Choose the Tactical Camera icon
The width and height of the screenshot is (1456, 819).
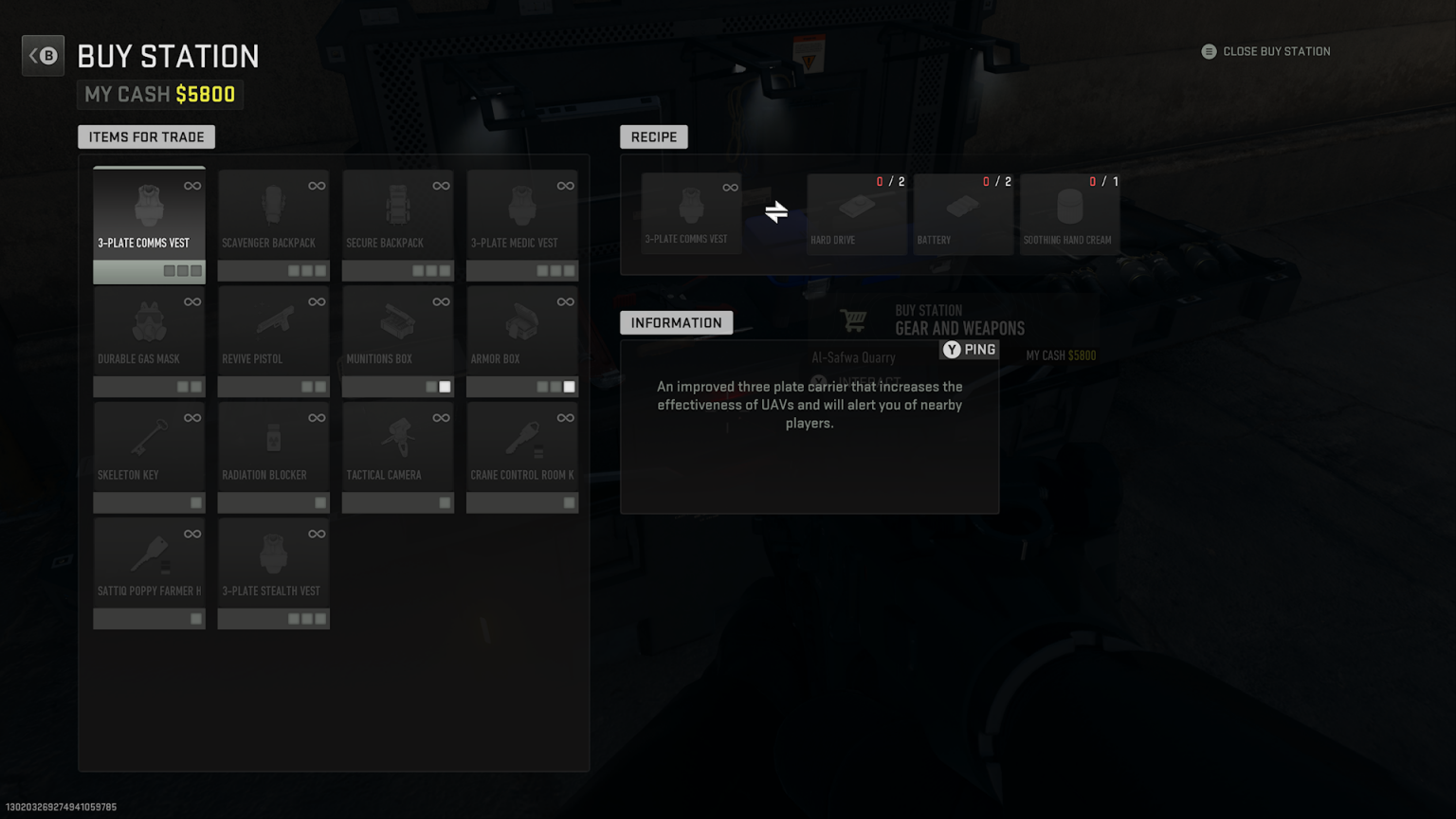pos(397,446)
